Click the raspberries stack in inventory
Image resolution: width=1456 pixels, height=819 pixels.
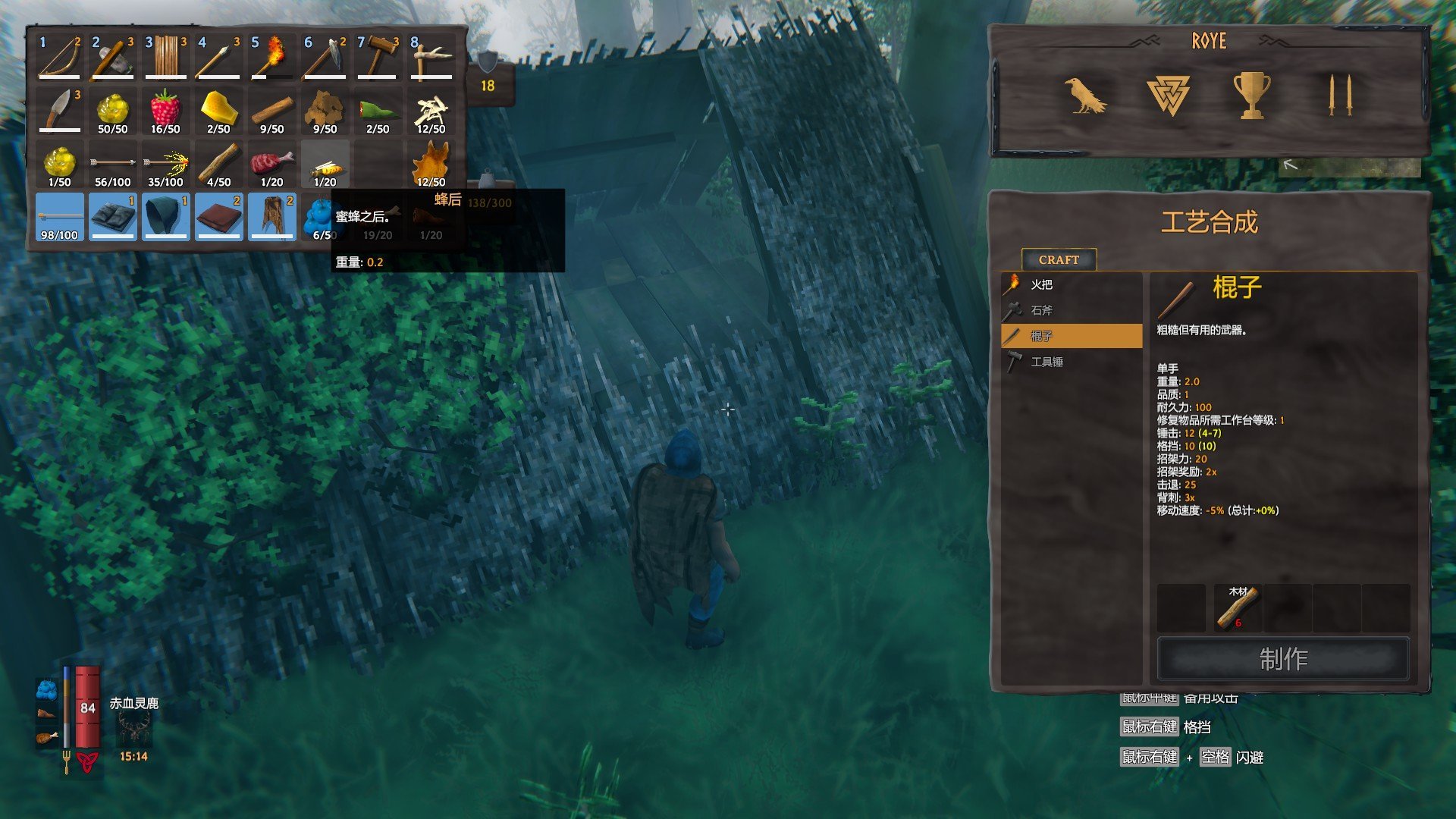[x=166, y=111]
